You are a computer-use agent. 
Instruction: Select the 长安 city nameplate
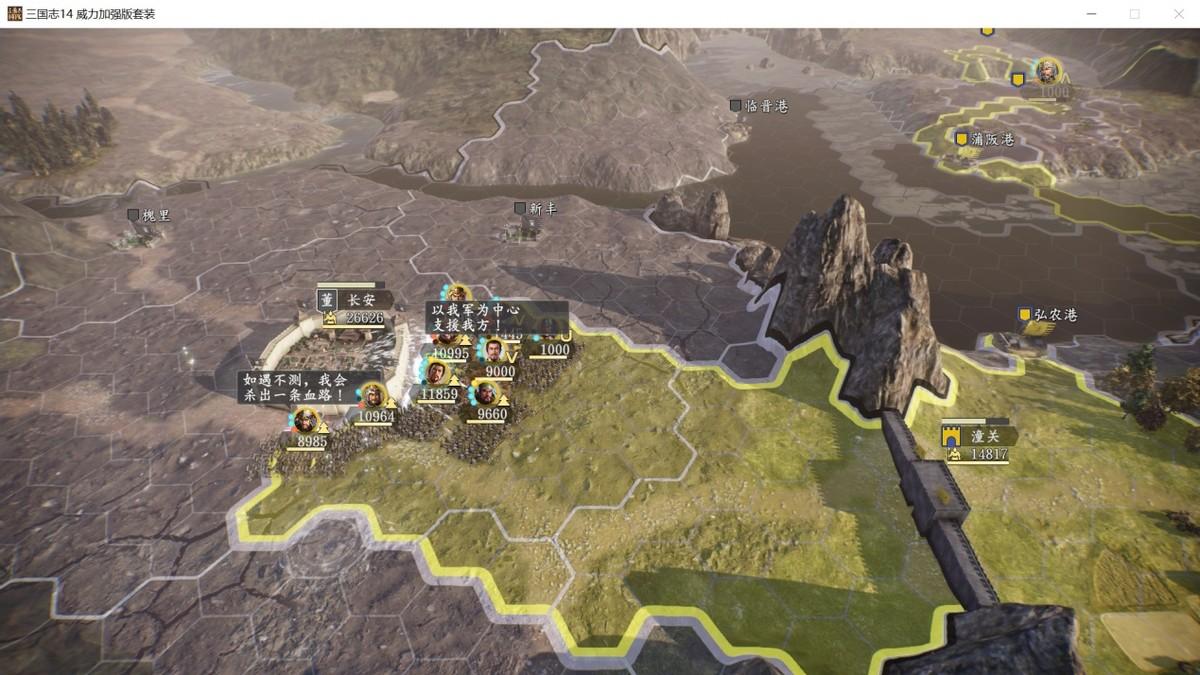pos(356,301)
